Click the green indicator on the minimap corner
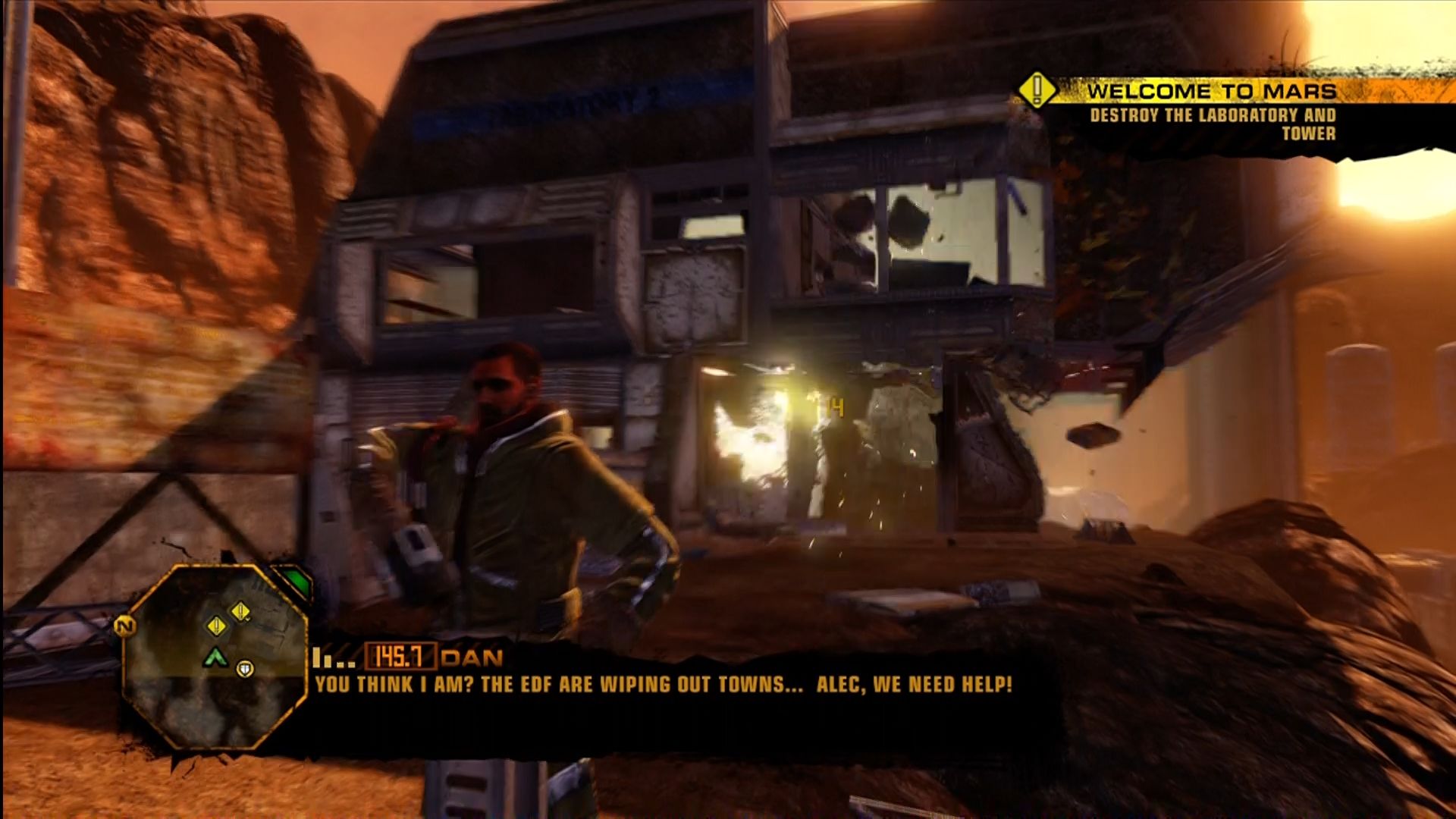The image size is (1456, 819). point(294,582)
